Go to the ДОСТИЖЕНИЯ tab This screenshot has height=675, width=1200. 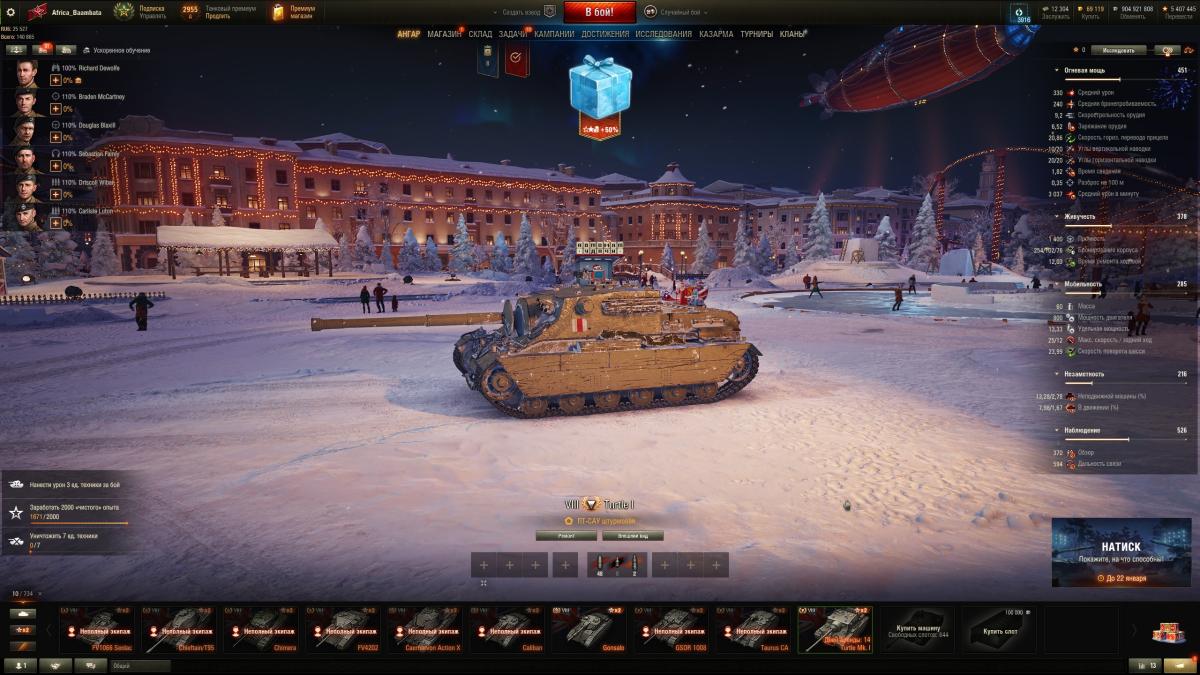605,34
